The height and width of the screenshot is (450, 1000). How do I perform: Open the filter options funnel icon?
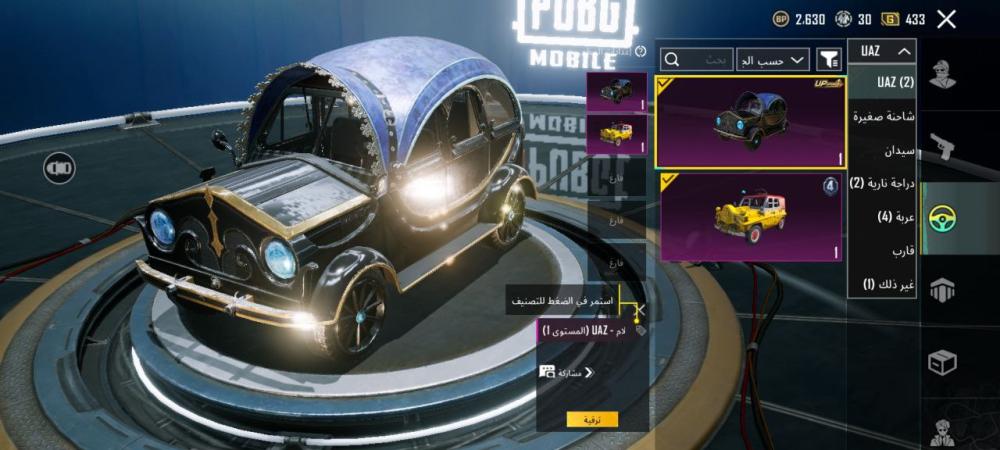coord(829,60)
